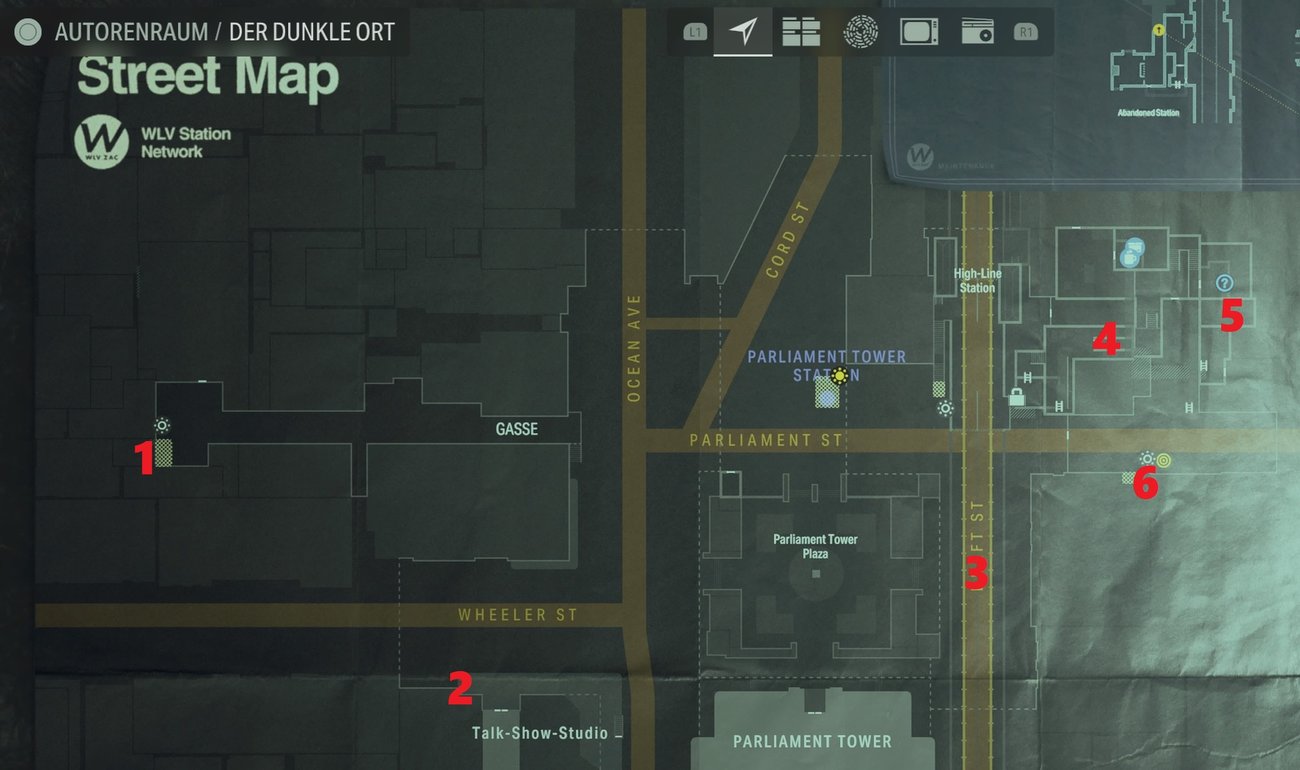Select the question mark map marker
This screenshot has height=770, width=1300.
(x=1223, y=283)
